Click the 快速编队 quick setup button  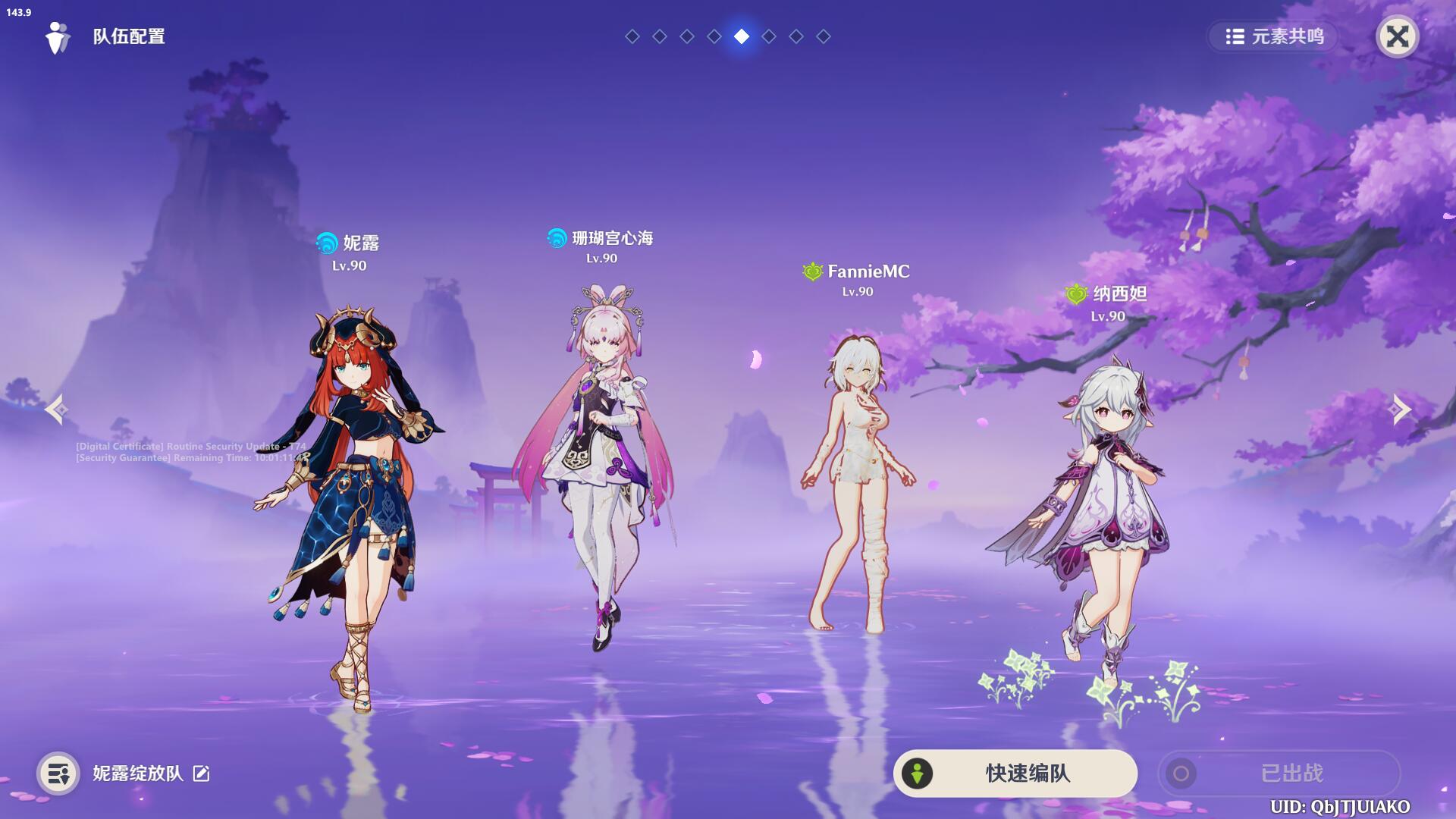pyautogui.click(x=1015, y=773)
